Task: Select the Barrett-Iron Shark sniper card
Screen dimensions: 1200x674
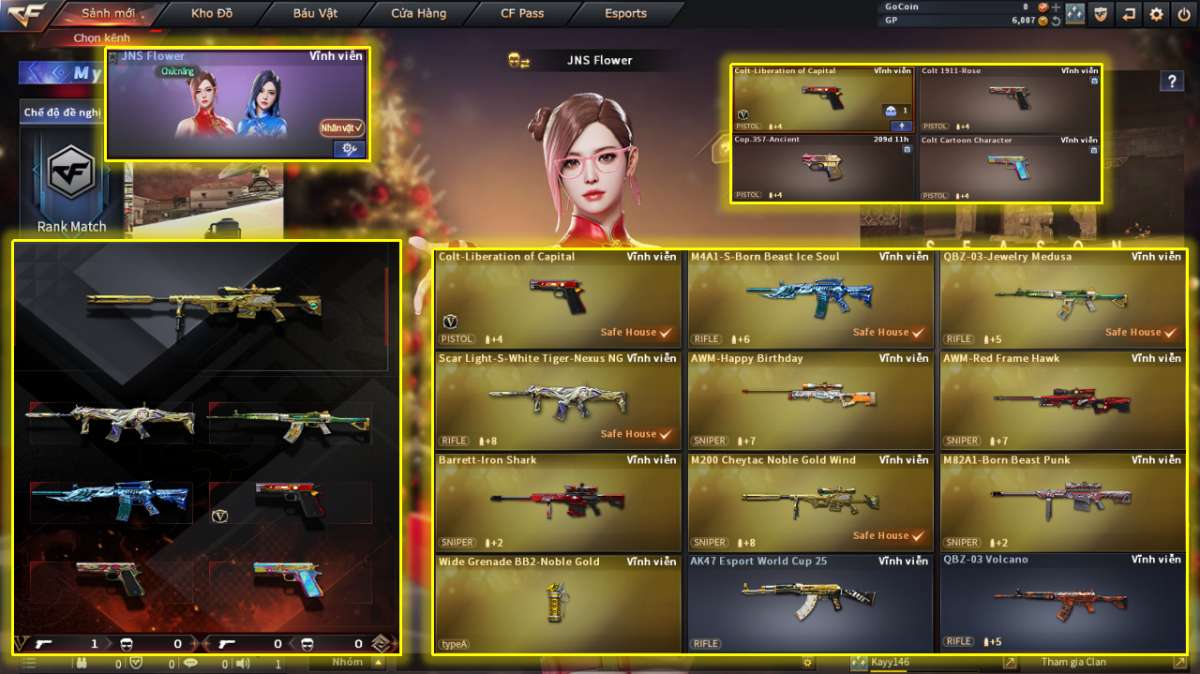Action: pos(558,501)
